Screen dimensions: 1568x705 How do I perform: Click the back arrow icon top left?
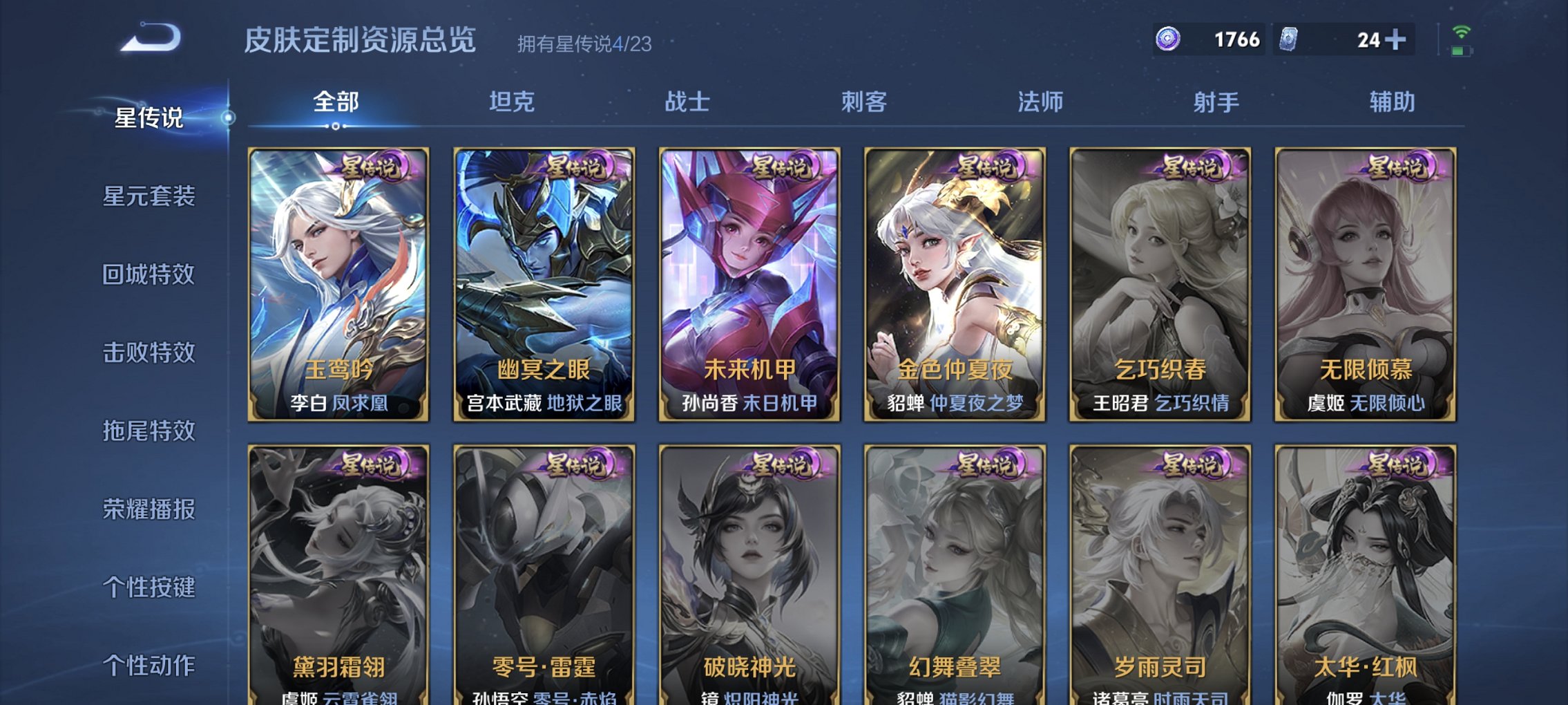[149, 36]
